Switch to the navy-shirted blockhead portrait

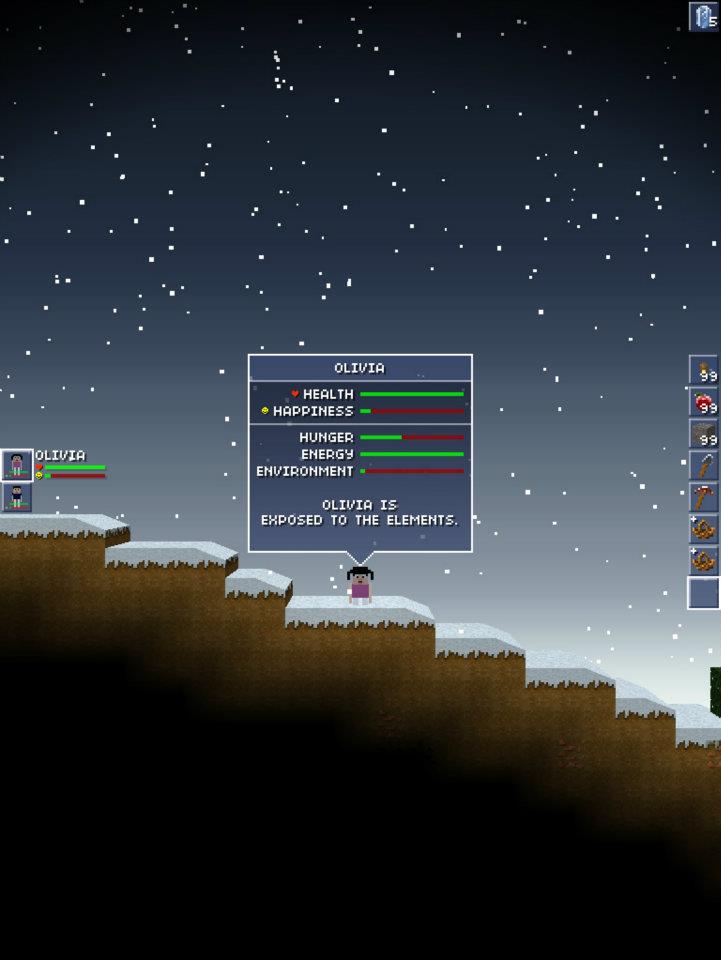click(17, 497)
